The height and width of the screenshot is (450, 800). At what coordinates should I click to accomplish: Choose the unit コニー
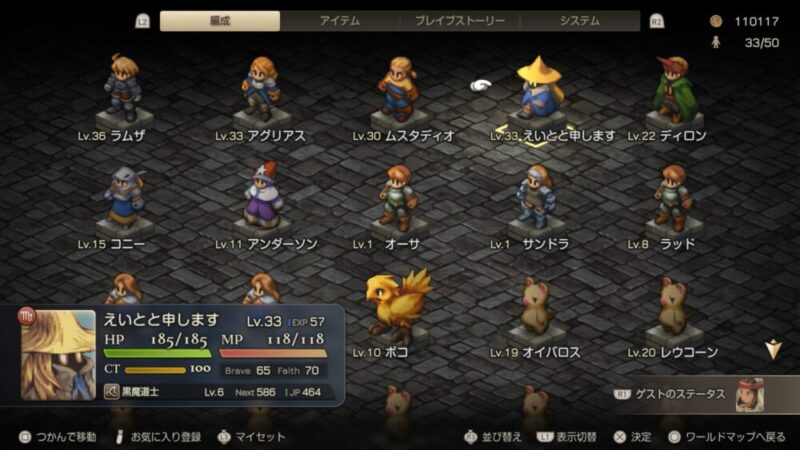tap(123, 200)
